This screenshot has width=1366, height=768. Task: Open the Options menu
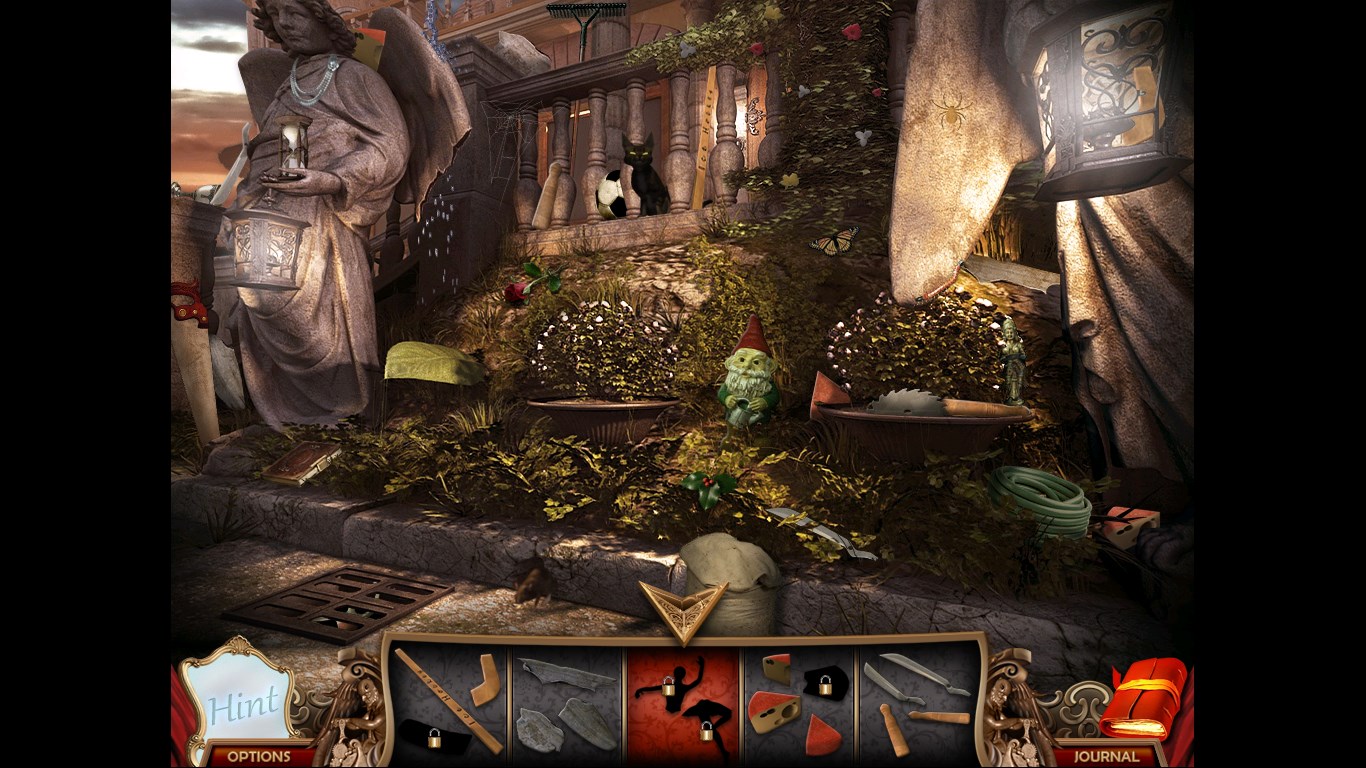(x=258, y=756)
